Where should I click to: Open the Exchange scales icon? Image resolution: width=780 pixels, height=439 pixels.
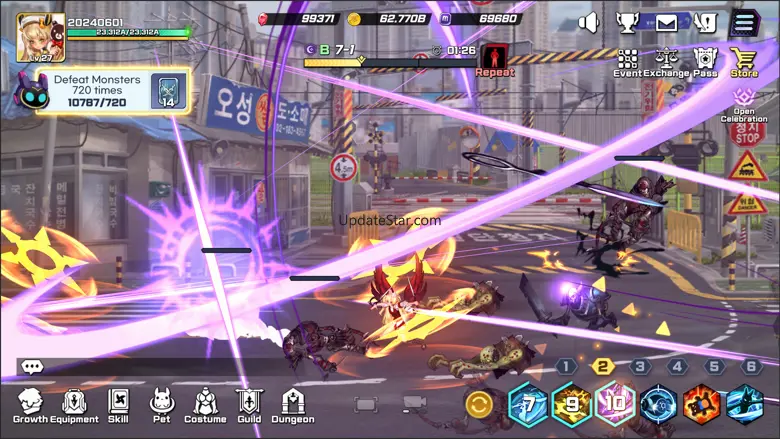[666, 62]
